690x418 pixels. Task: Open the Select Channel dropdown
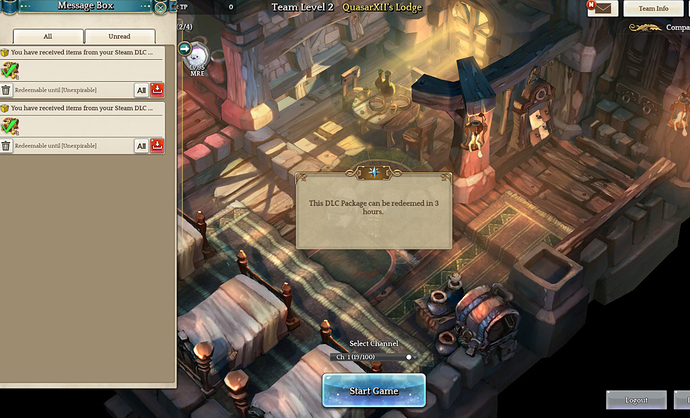click(x=372, y=356)
